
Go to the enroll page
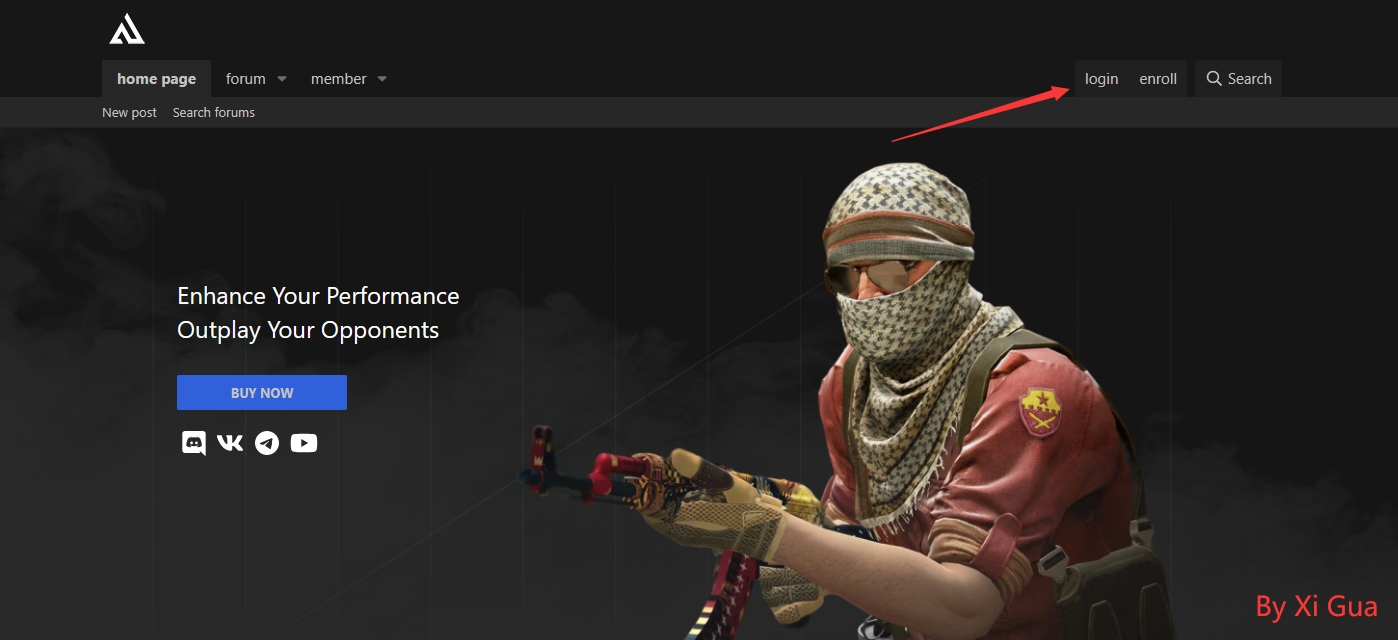1158,79
